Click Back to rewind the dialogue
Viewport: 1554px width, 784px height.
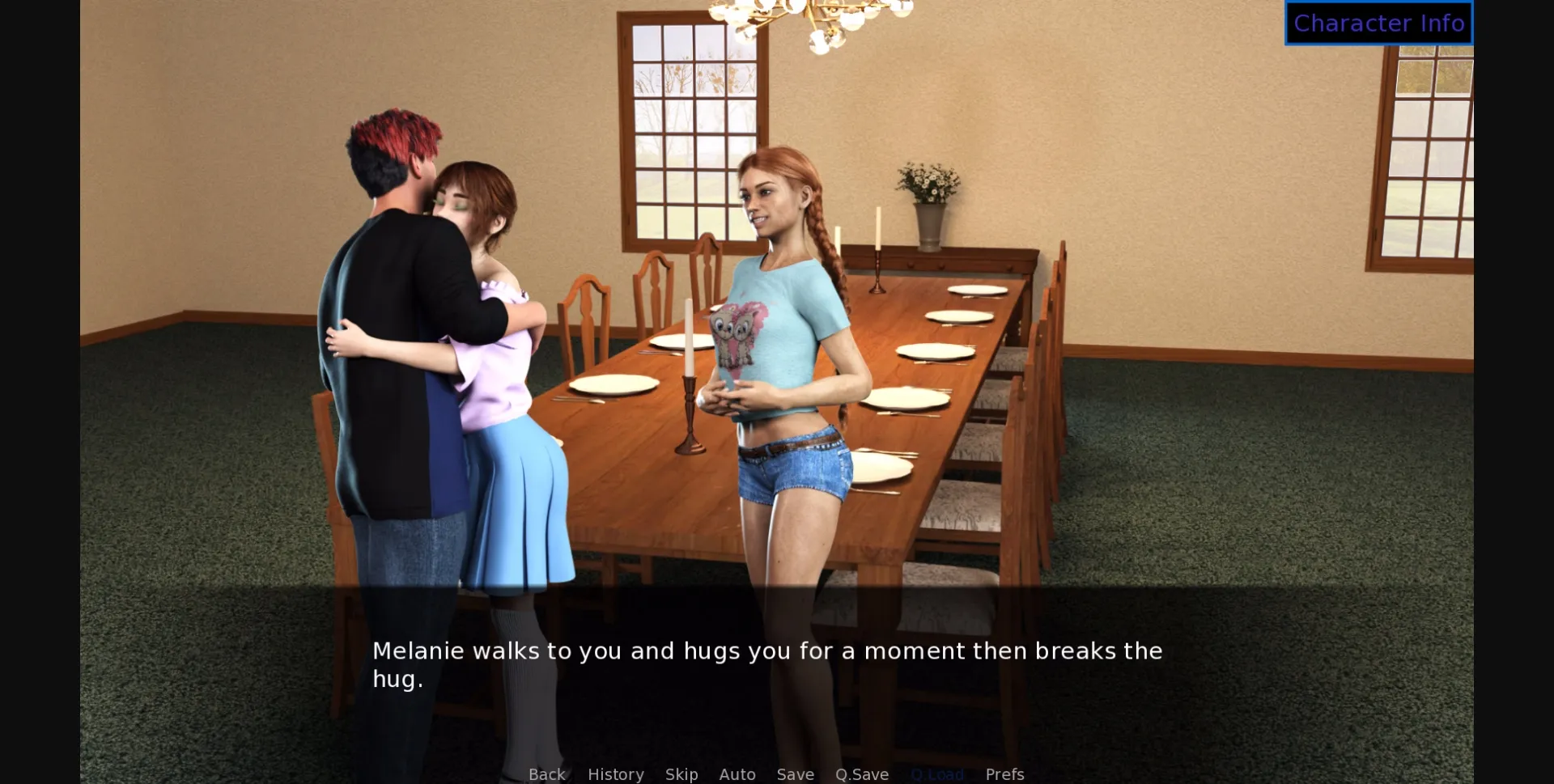[x=546, y=773]
